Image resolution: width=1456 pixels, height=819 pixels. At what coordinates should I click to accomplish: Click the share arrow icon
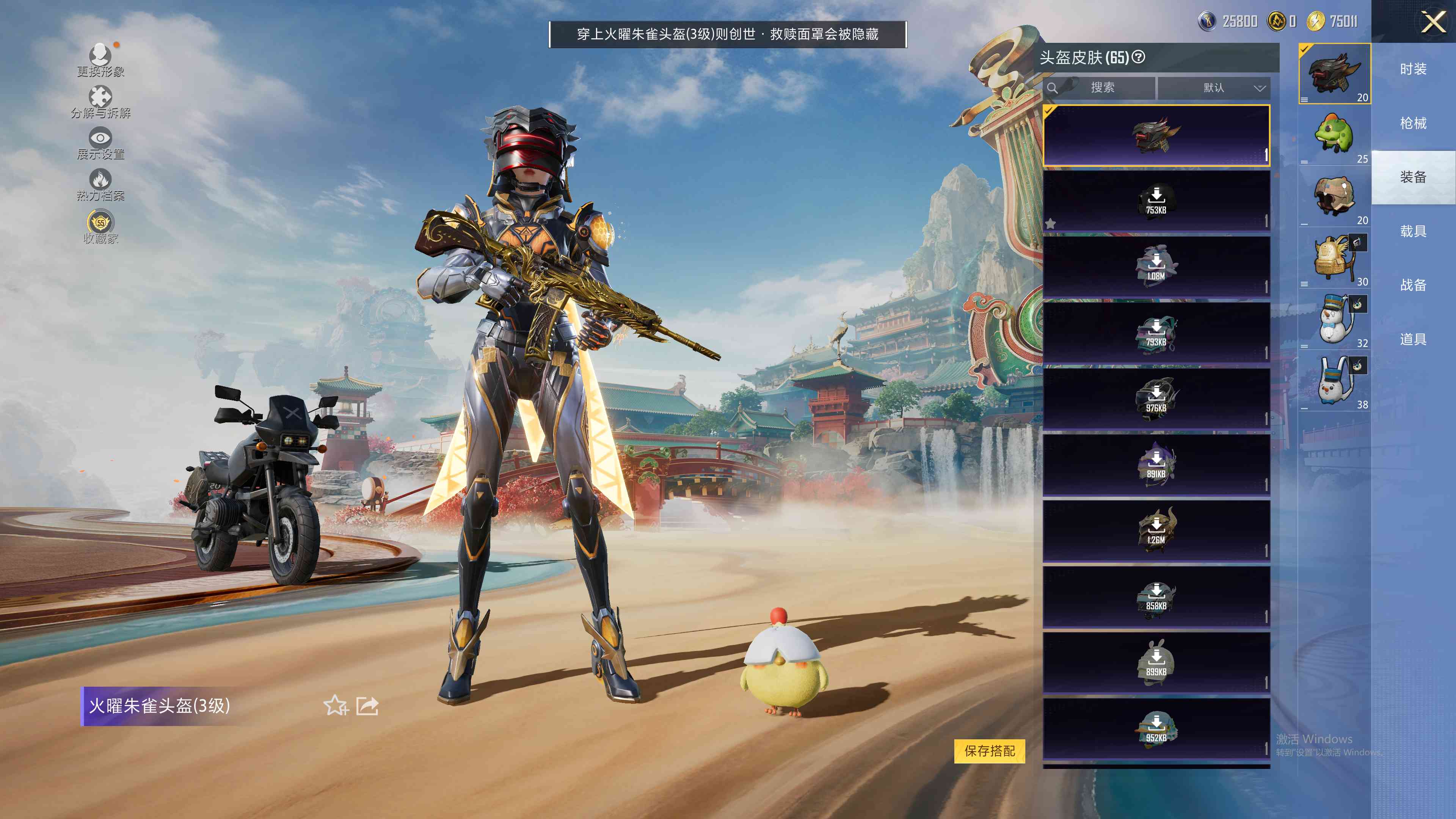(367, 705)
